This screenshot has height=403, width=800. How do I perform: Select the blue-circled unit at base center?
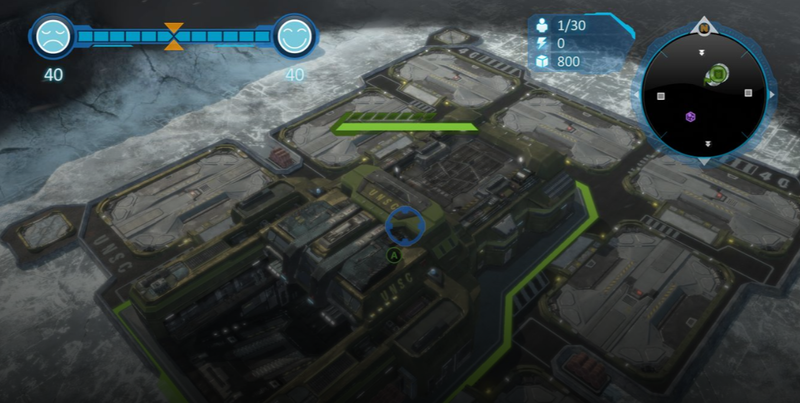[405, 225]
